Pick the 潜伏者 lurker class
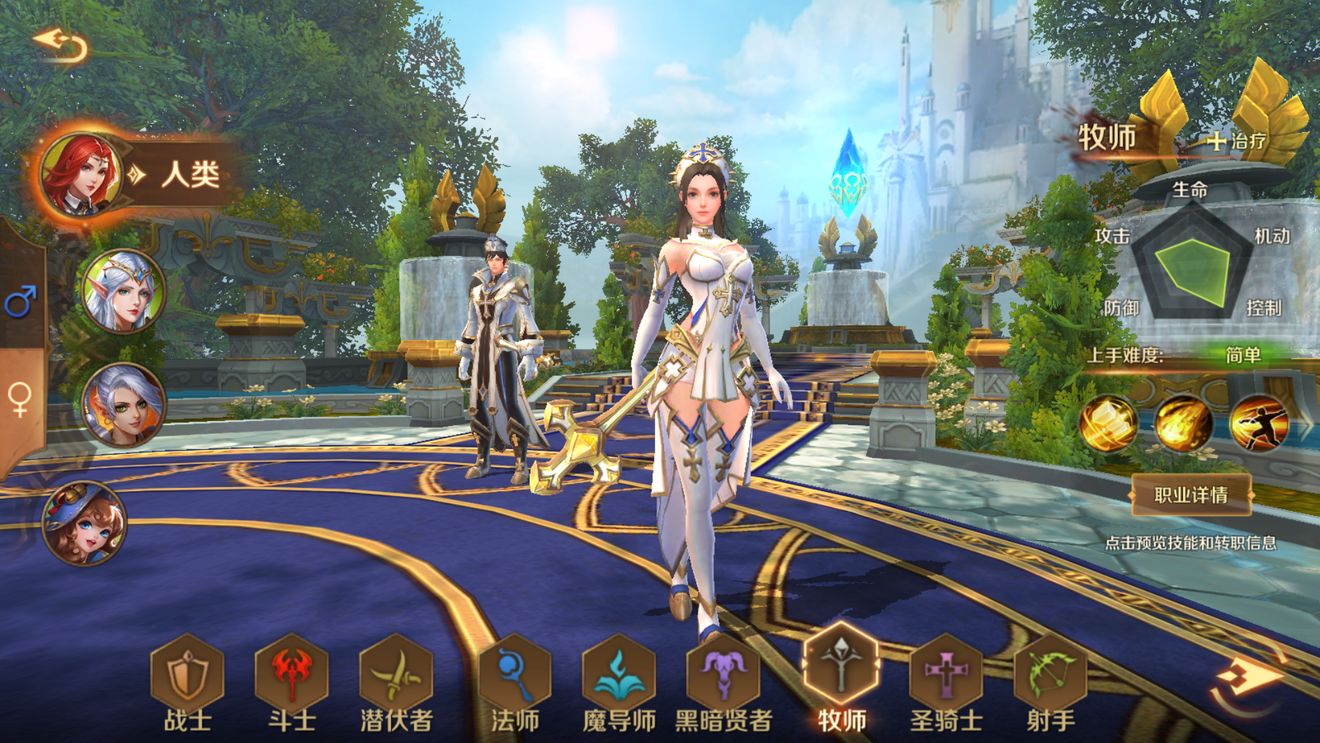 pos(396,672)
